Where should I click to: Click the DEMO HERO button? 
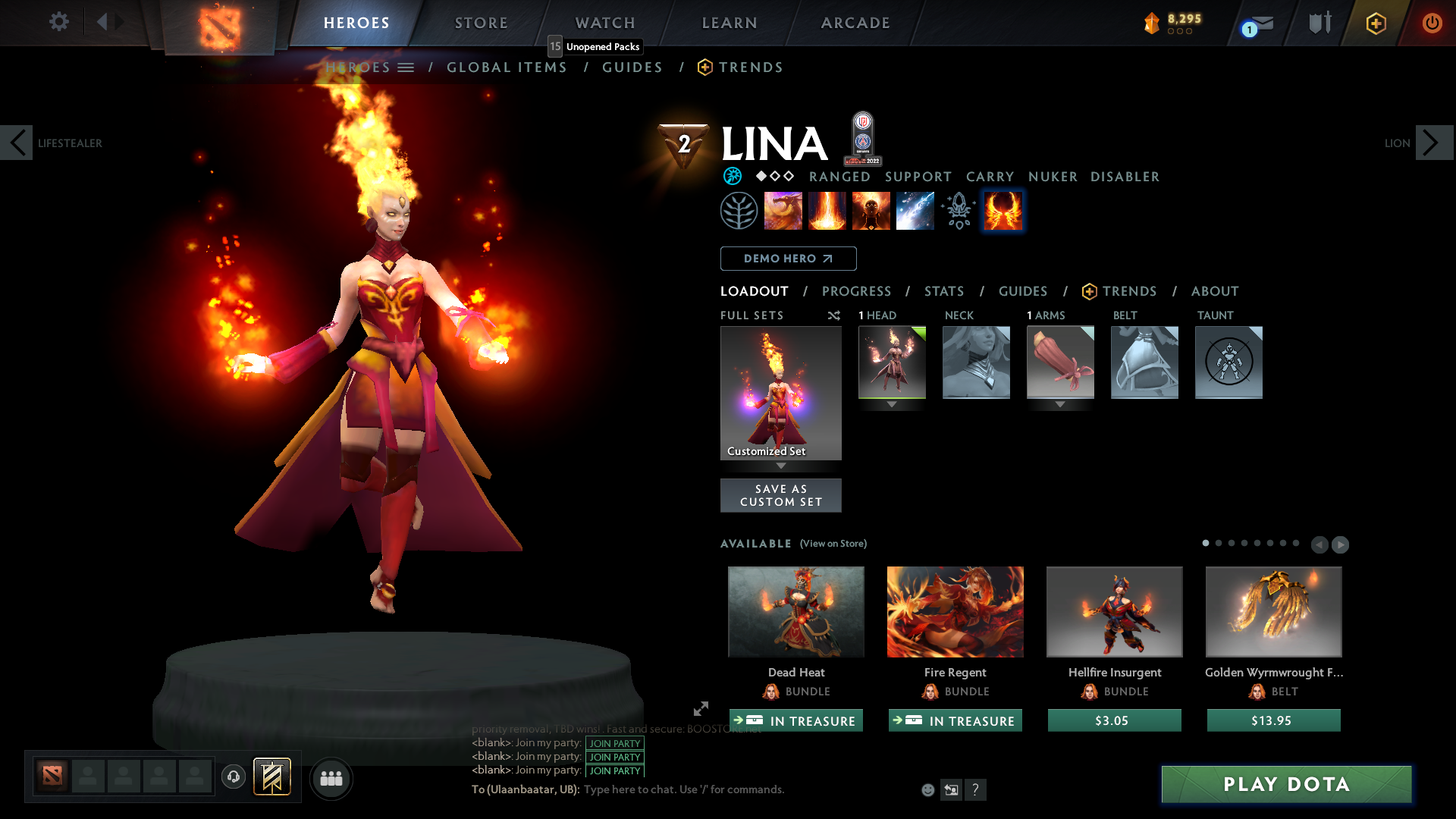(x=787, y=259)
